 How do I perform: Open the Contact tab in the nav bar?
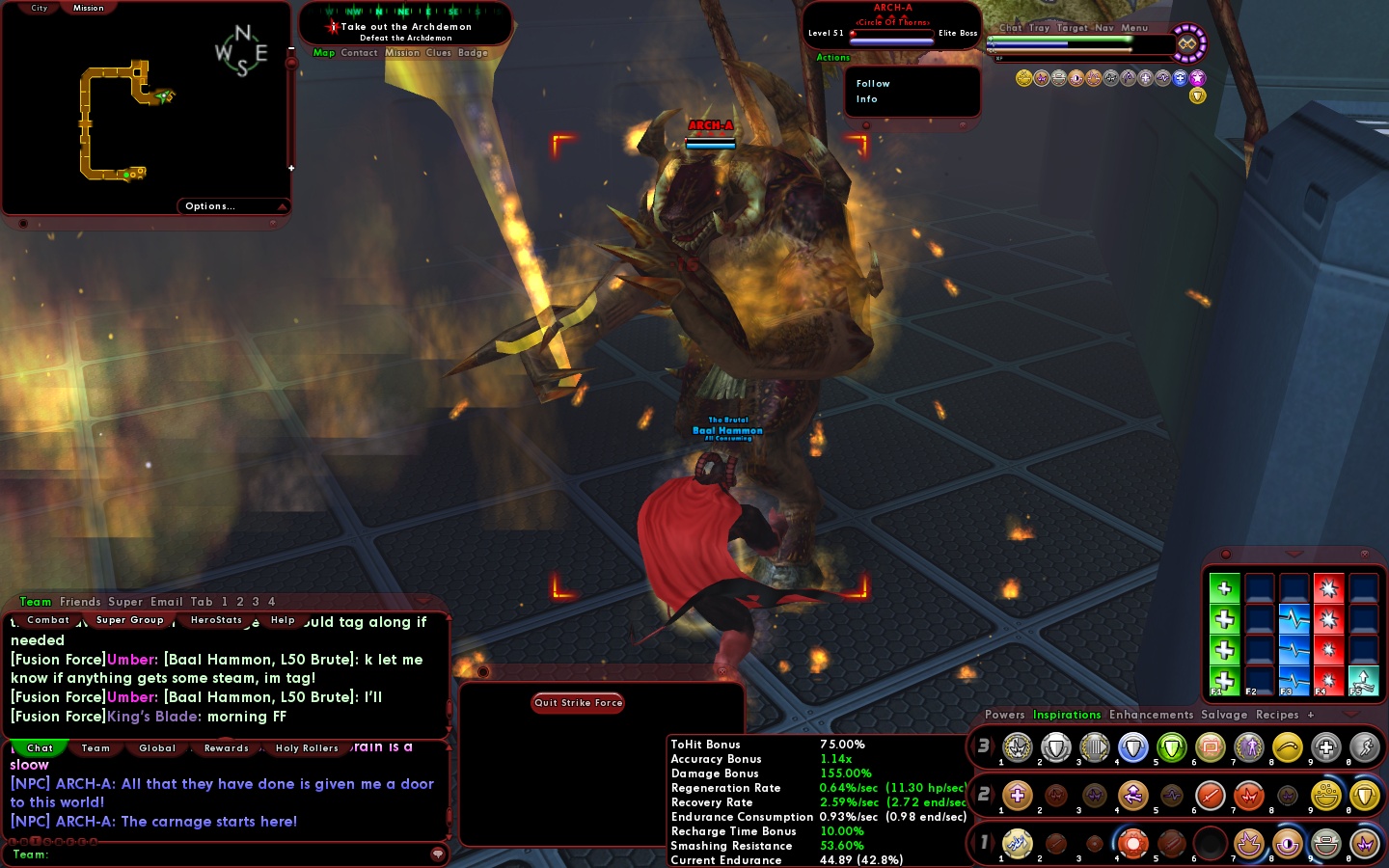click(359, 53)
